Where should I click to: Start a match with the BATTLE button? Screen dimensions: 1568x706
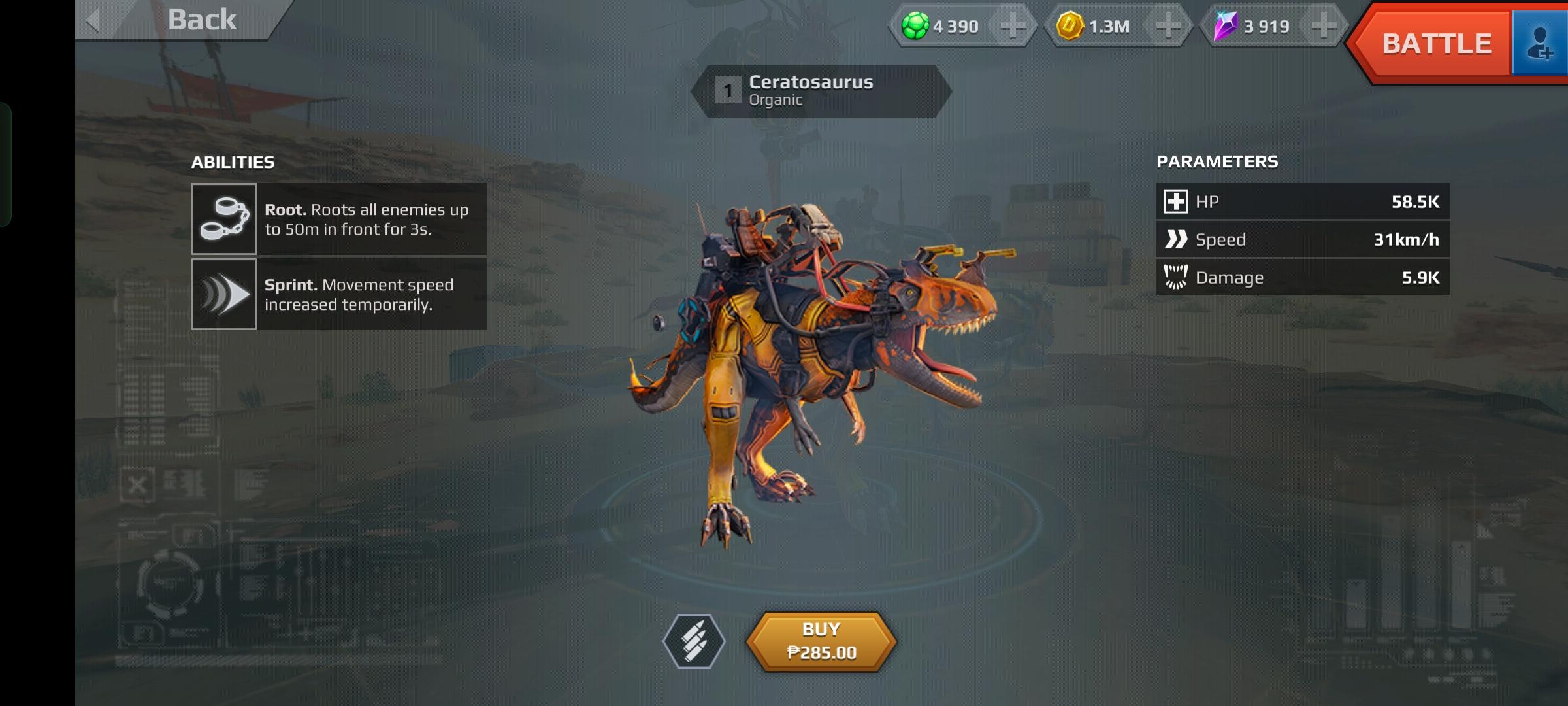[1436, 44]
